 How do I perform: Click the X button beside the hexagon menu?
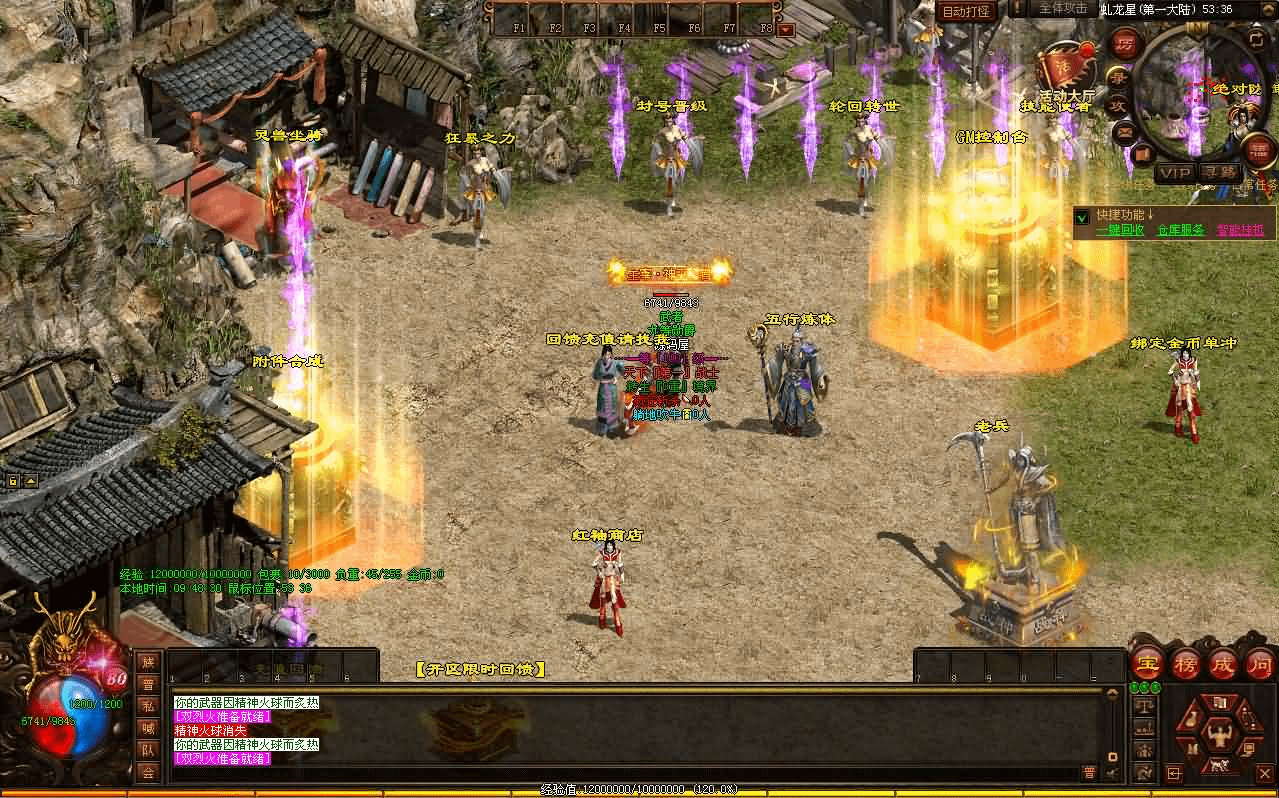tap(1265, 773)
